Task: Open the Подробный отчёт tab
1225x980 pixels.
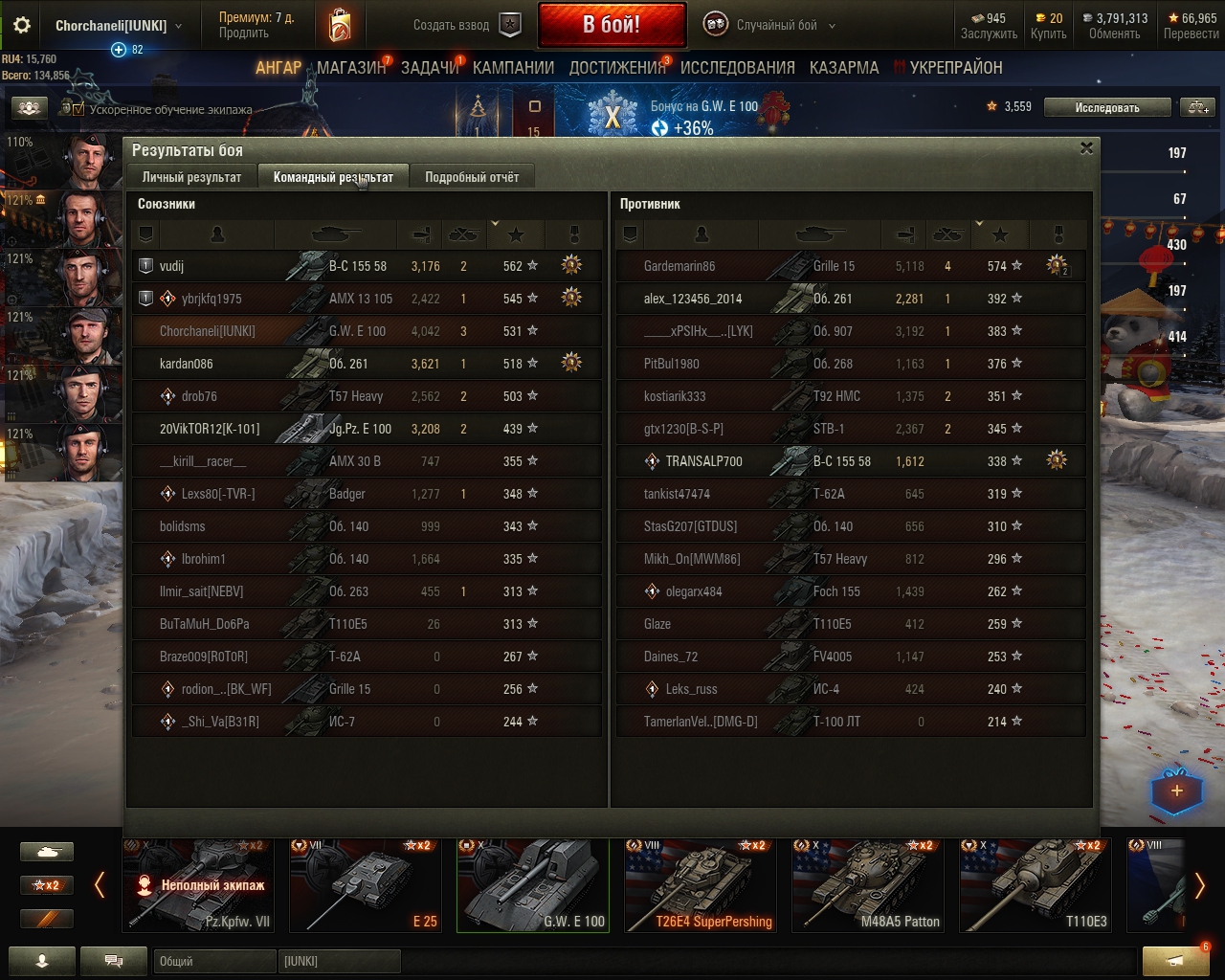Action: point(472,177)
